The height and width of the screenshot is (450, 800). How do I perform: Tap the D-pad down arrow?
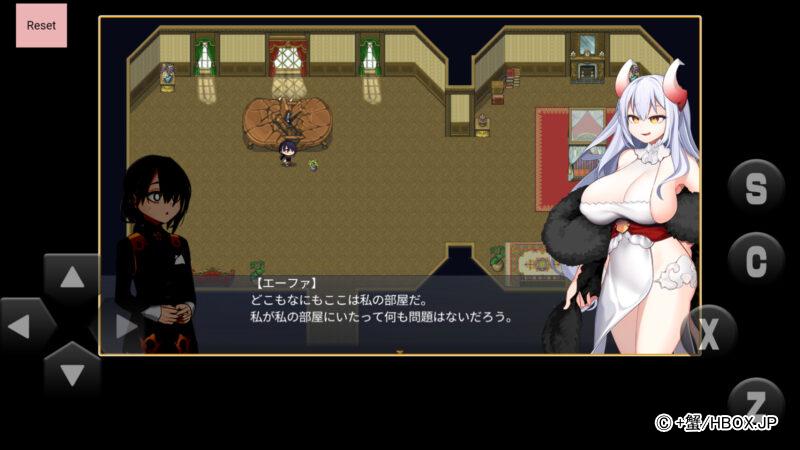pos(72,373)
